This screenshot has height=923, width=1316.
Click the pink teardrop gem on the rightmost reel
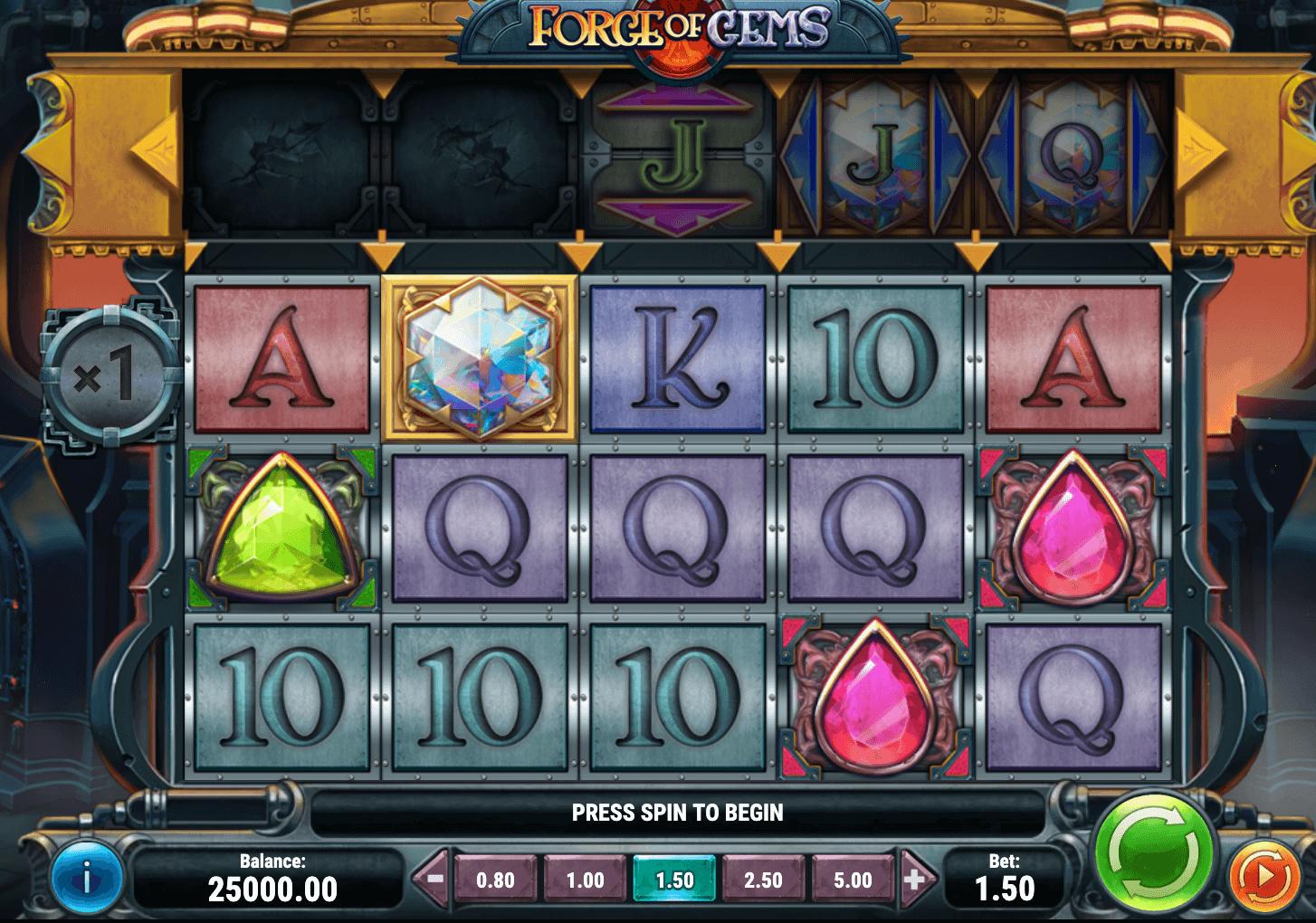coord(1071,528)
